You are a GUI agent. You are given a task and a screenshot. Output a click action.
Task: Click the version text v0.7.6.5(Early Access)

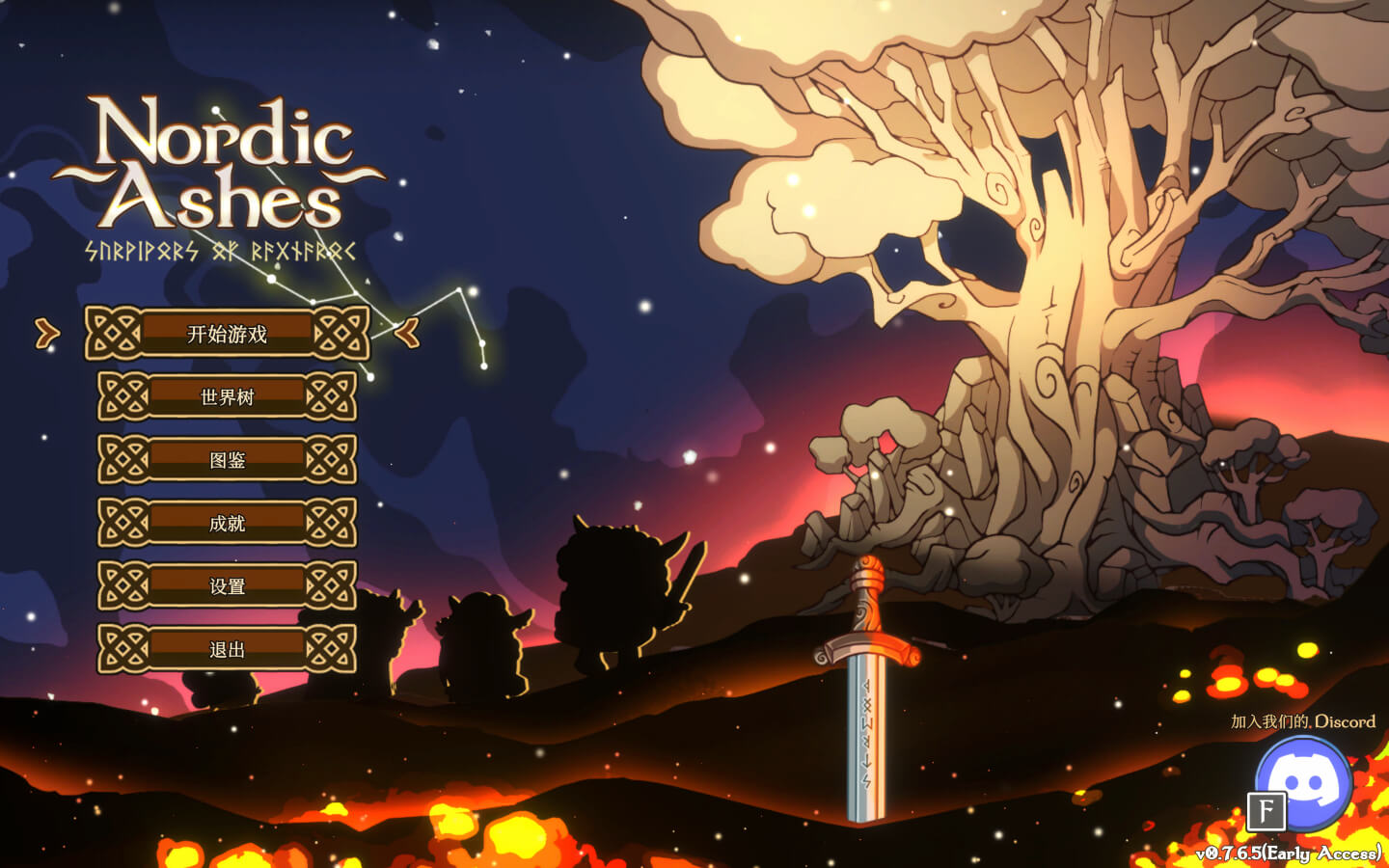pos(1287,853)
